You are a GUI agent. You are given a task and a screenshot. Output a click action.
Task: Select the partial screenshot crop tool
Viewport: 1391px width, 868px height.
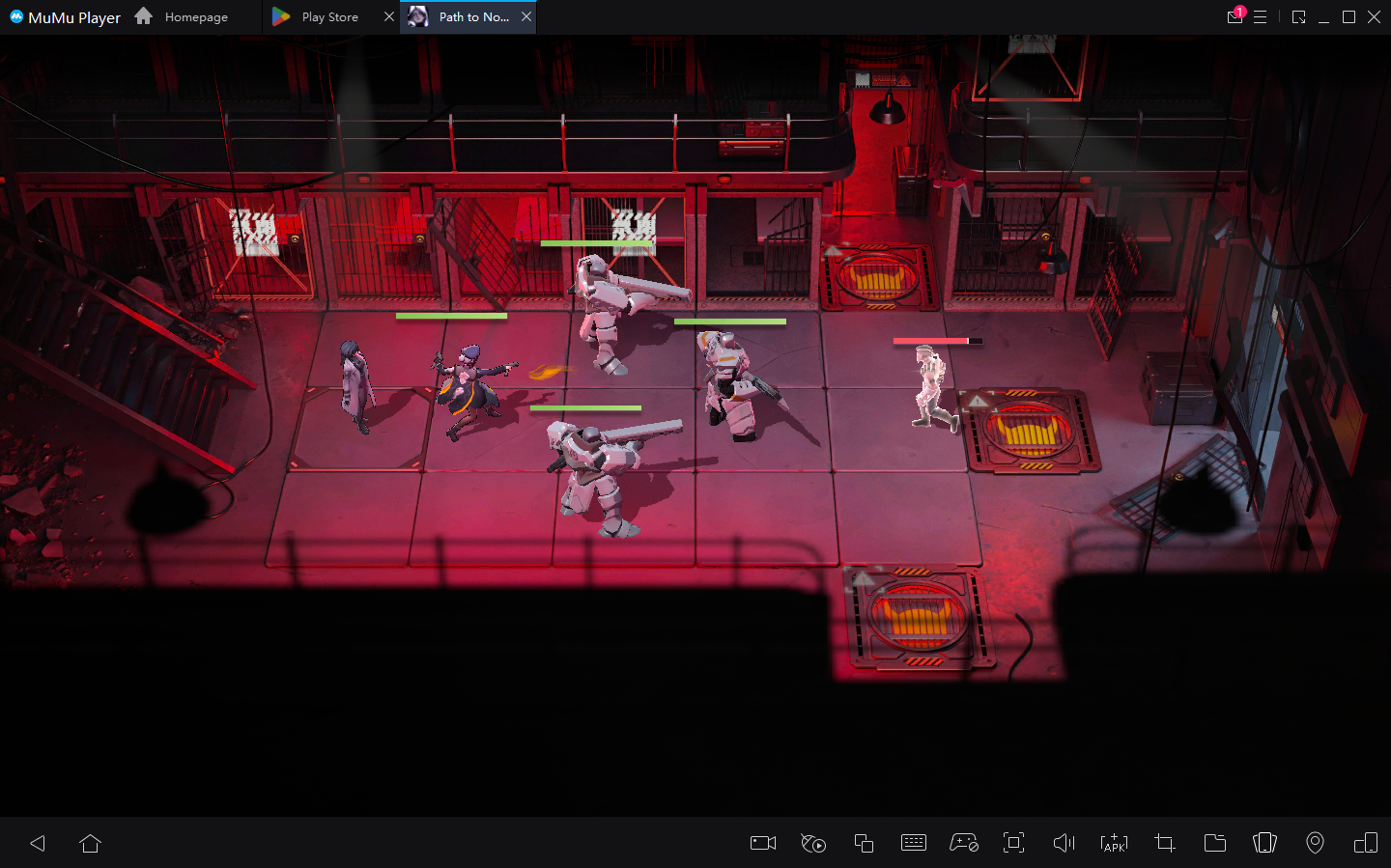1164,843
